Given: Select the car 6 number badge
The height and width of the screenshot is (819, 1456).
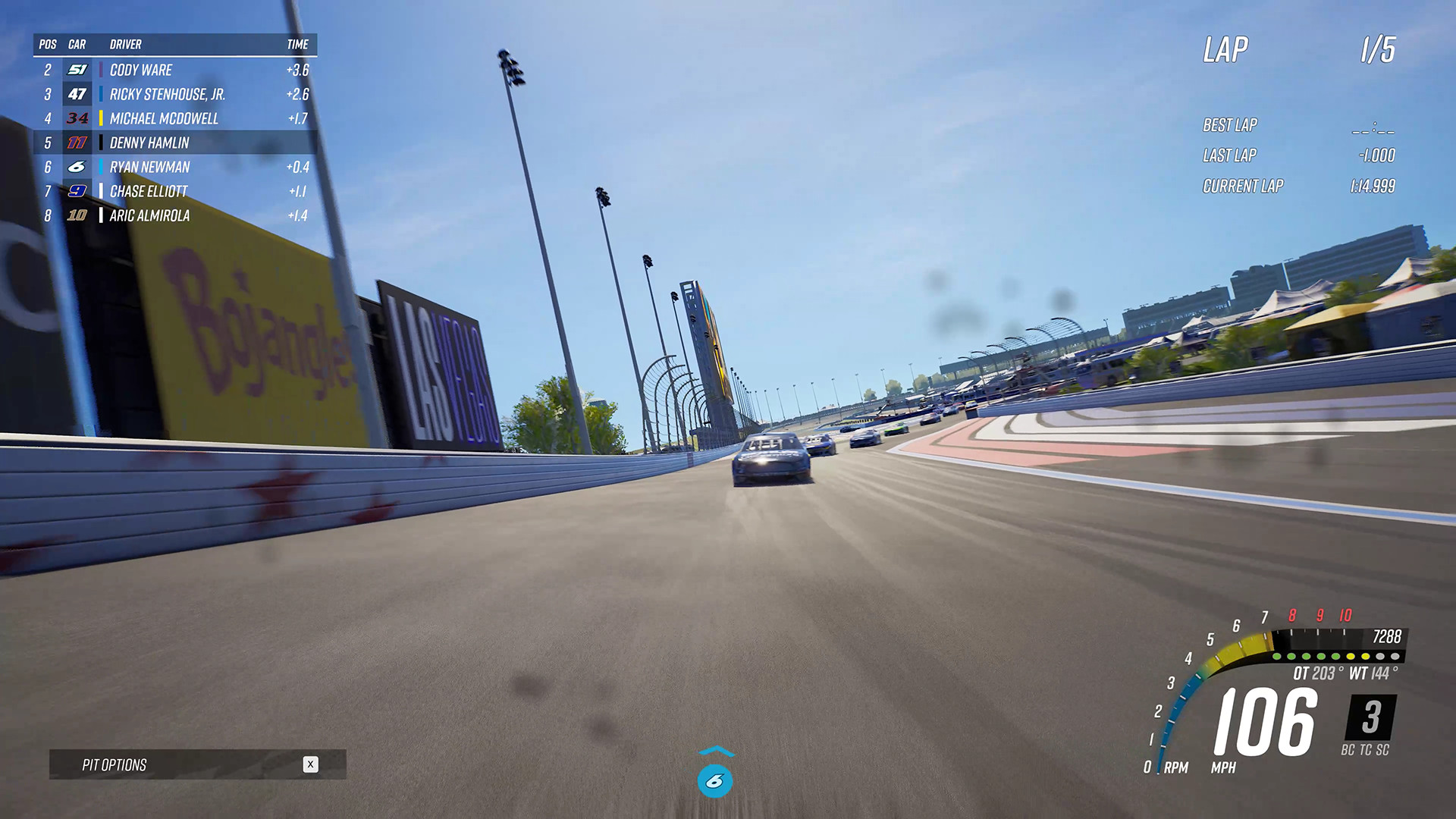Looking at the screenshot, I should pyautogui.click(x=78, y=167).
